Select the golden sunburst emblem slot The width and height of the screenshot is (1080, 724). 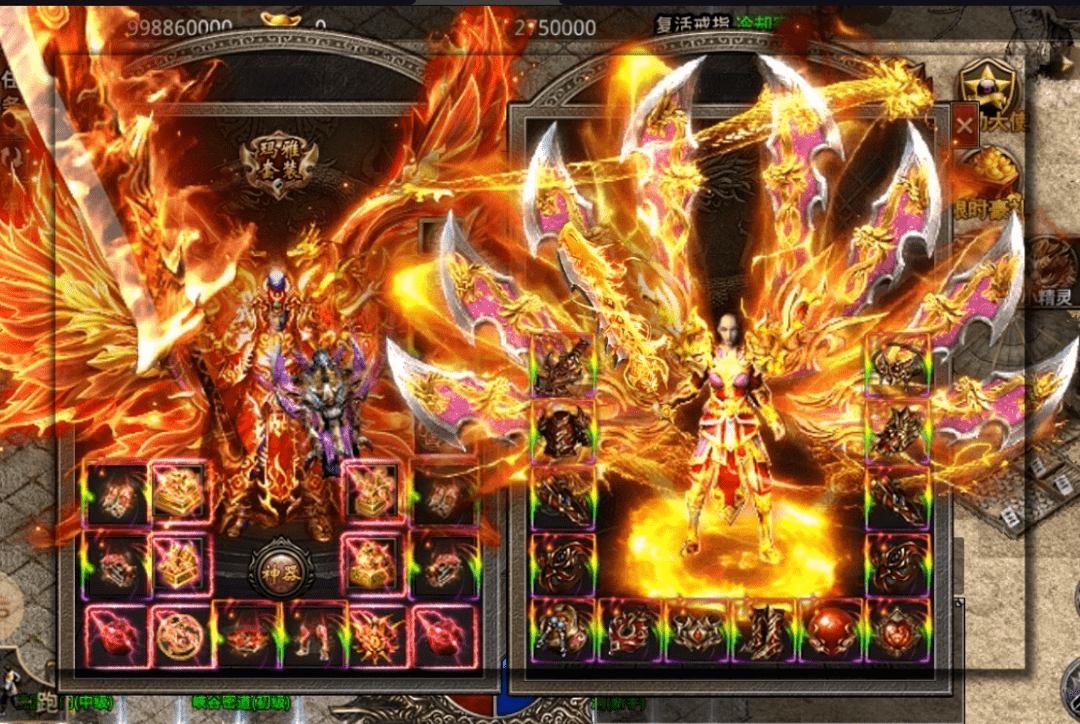point(378,632)
